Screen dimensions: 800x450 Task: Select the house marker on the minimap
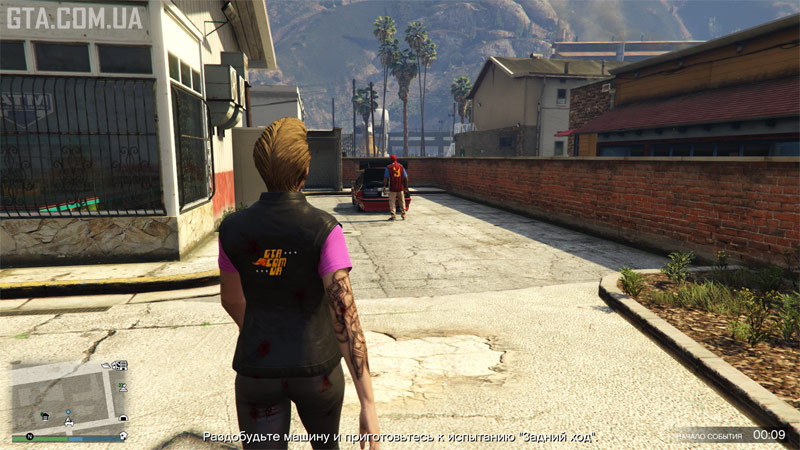tap(46, 415)
